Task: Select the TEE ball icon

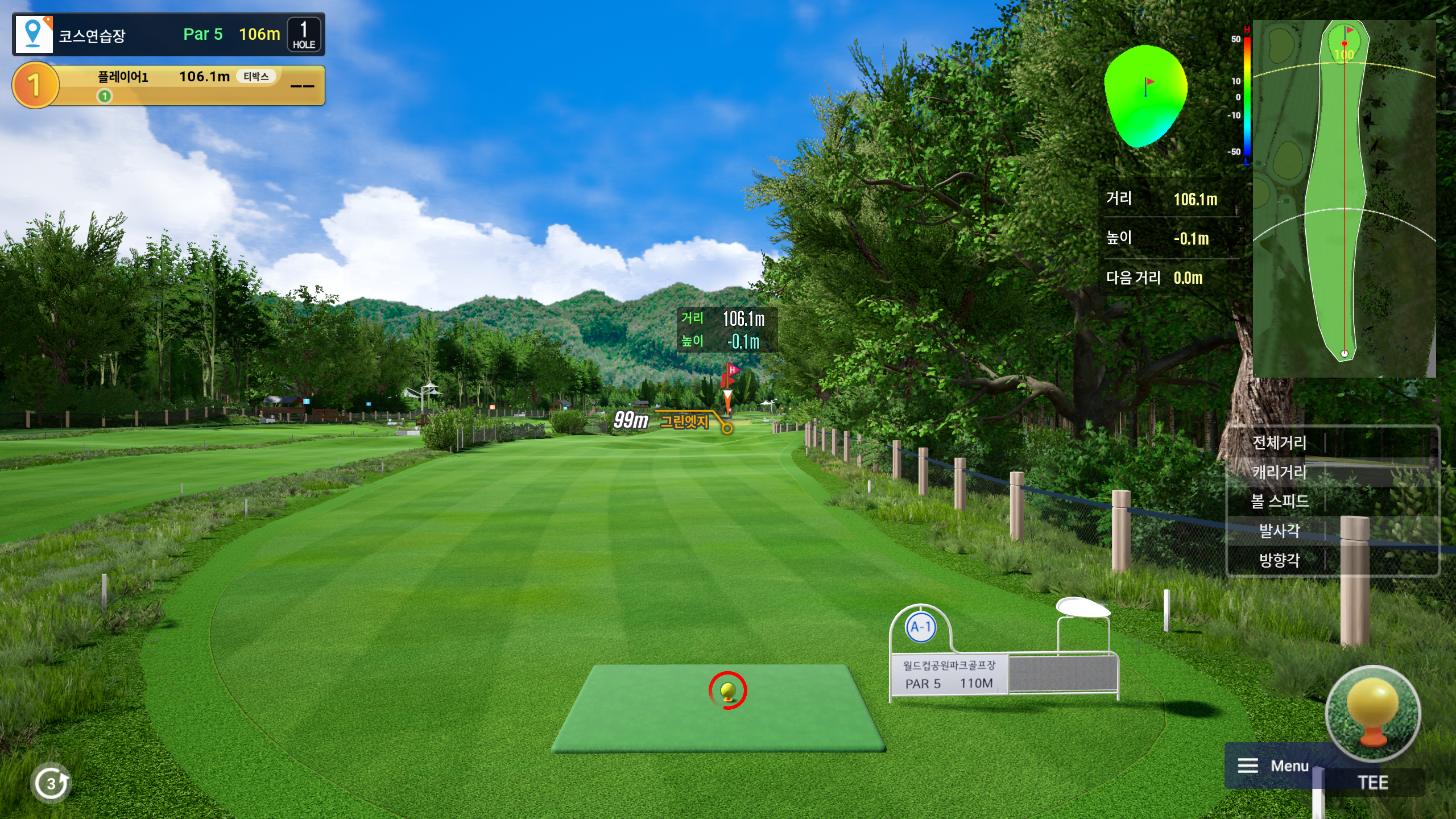Action: tap(1372, 714)
